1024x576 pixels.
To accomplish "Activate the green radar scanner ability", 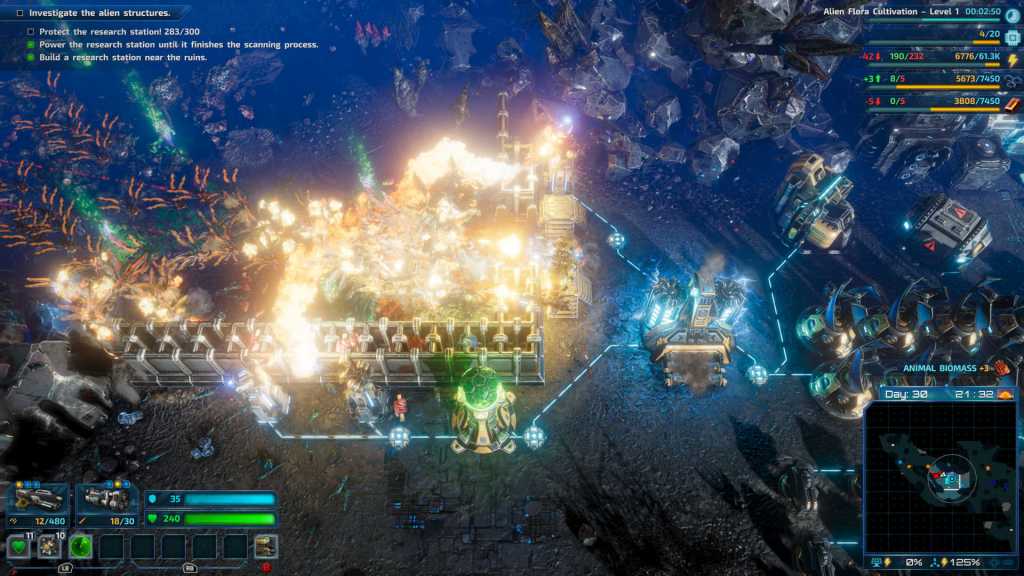I will (81, 547).
